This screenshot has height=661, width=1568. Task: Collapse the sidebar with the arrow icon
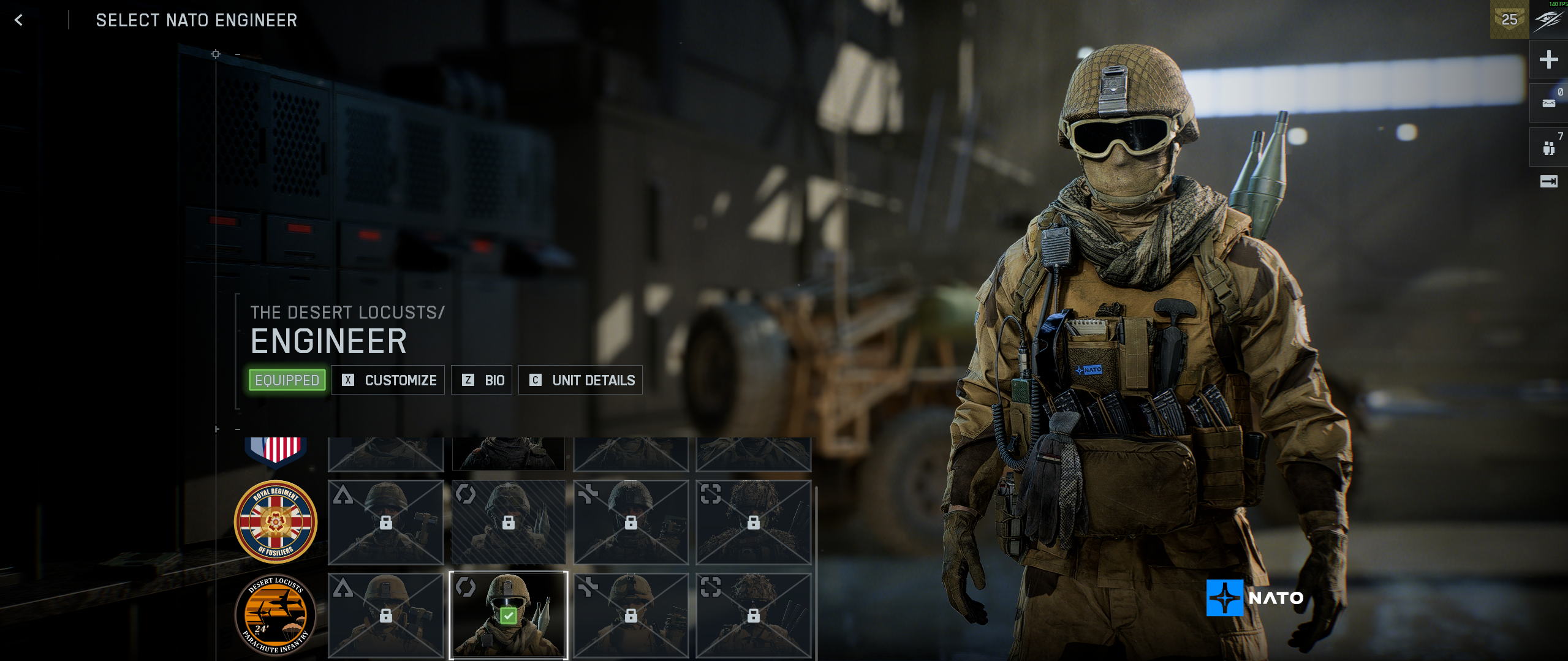click(x=1548, y=181)
